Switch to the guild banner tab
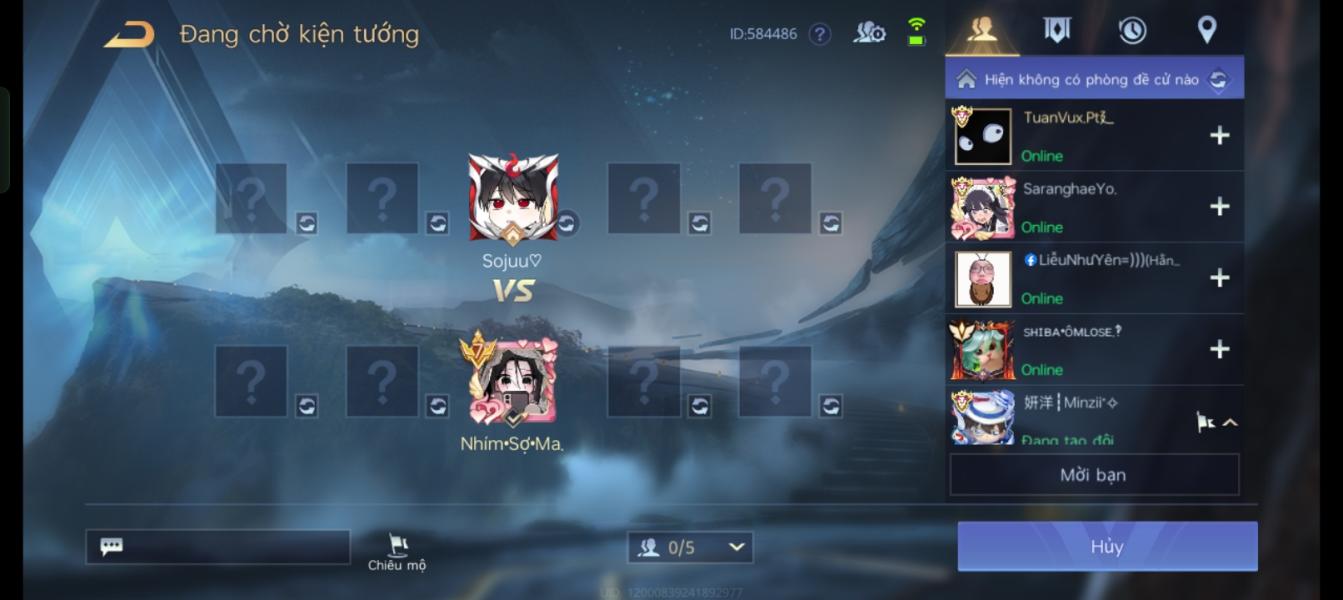This screenshot has width=1343, height=600. coord(1057,30)
